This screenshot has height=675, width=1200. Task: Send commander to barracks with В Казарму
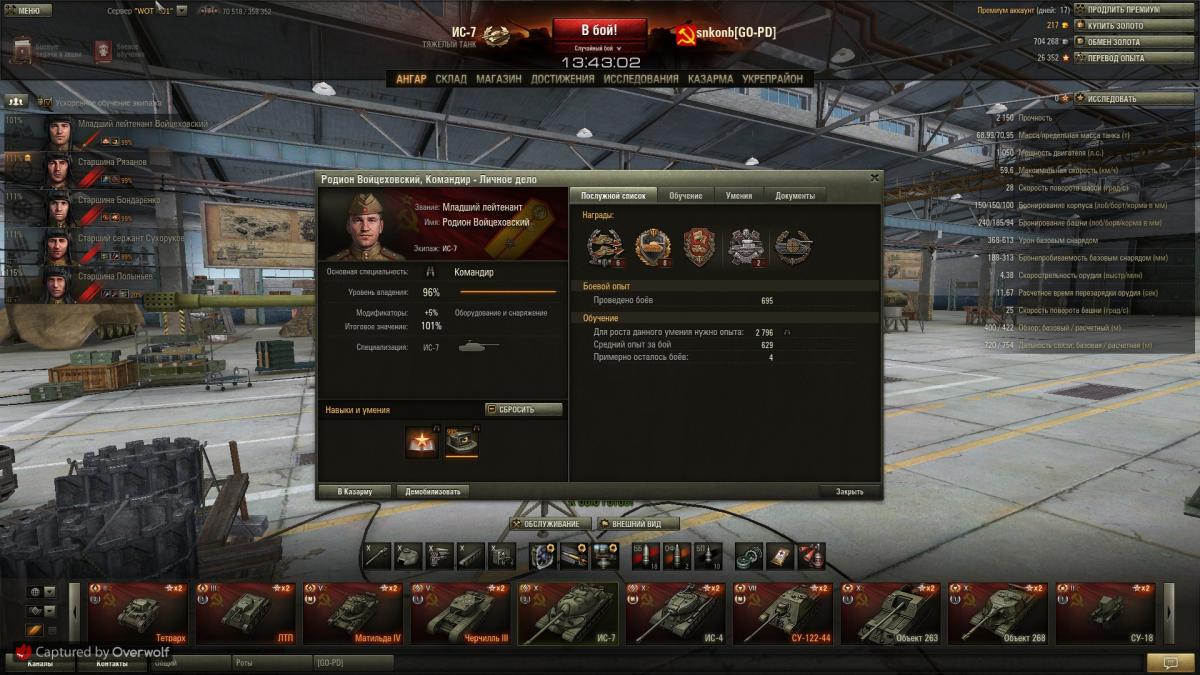(x=354, y=492)
